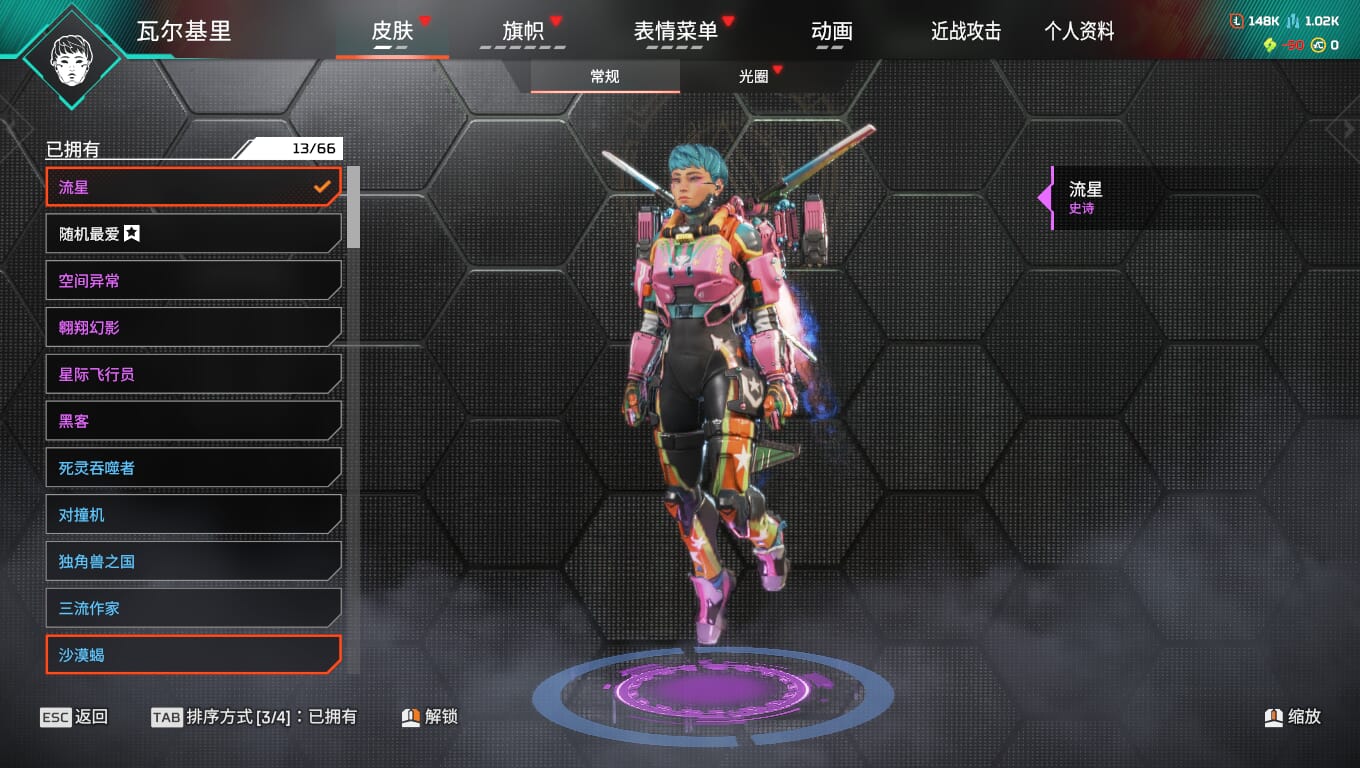Go to the 表情菜单 tab
Screen dimensions: 1360x768
pos(675,31)
